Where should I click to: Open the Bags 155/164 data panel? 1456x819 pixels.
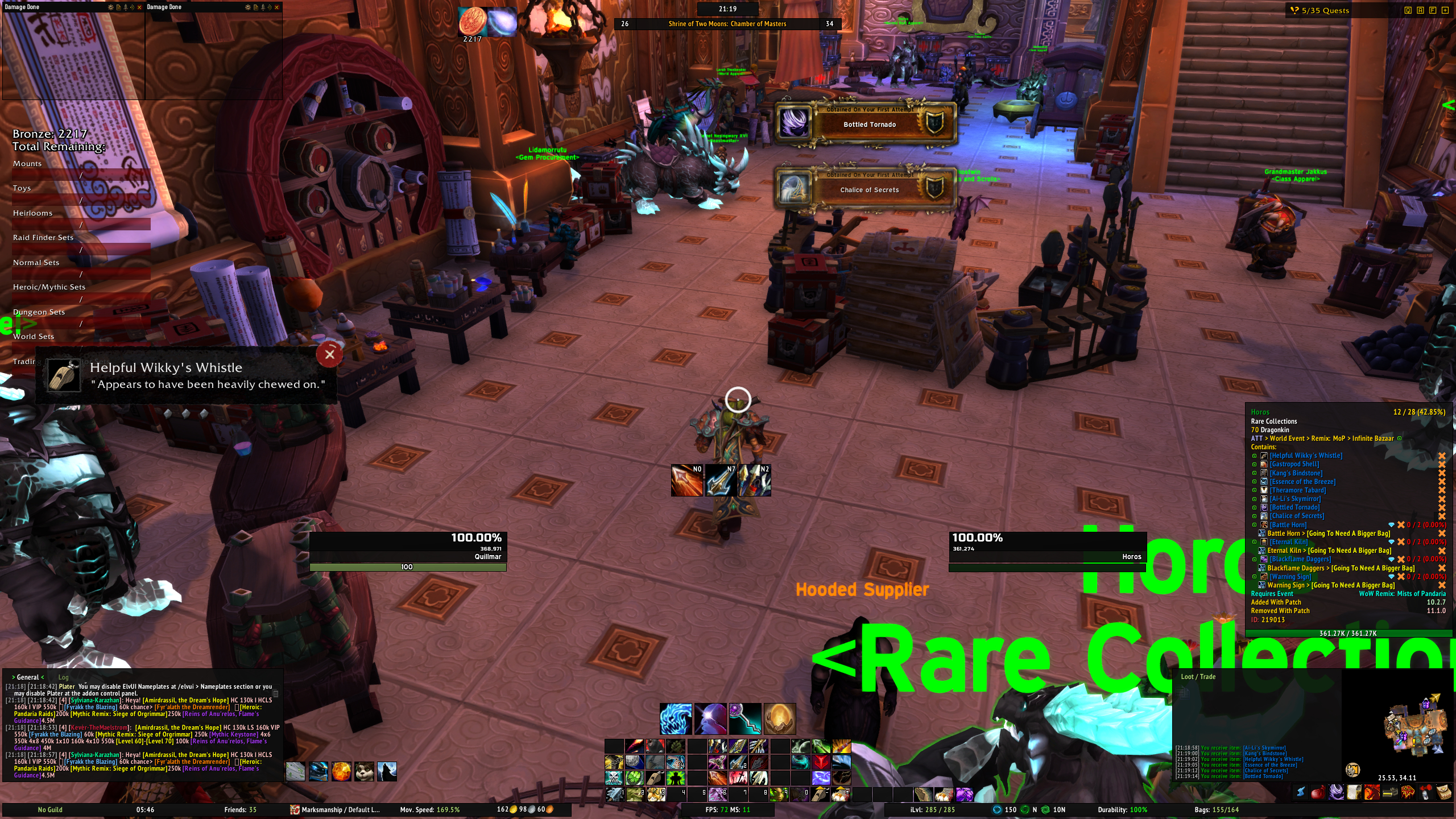click(1217, 810)
